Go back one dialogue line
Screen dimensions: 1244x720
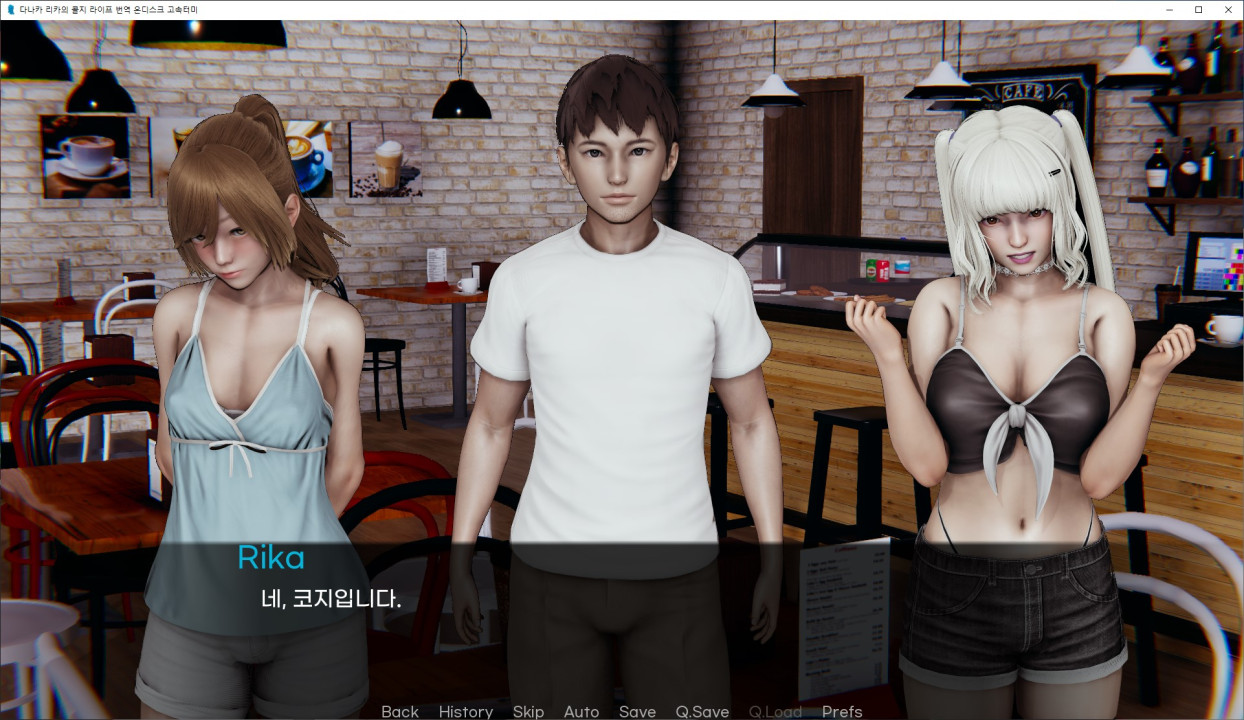[x=399, y=711]
